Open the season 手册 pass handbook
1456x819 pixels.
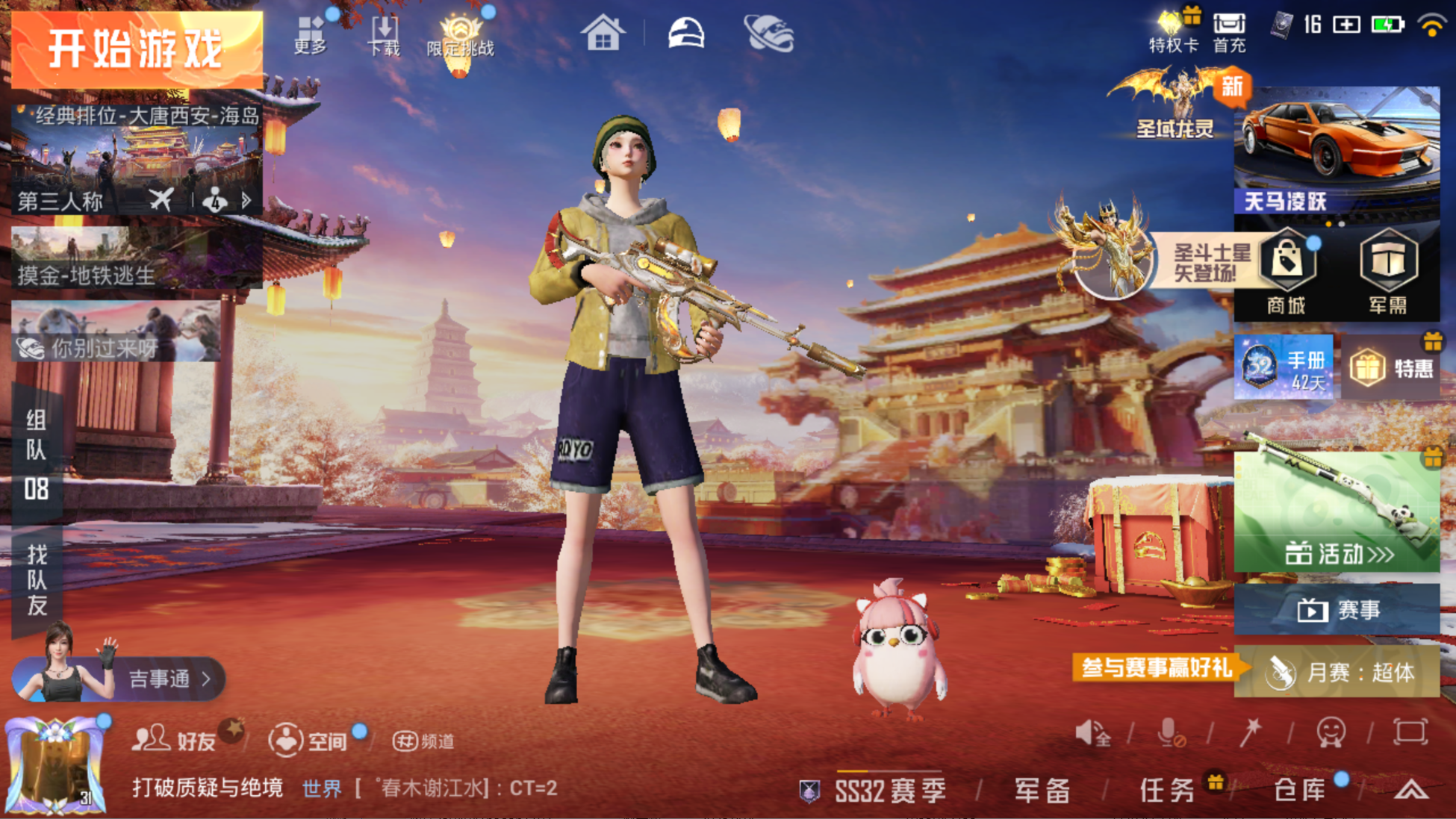1284,367
